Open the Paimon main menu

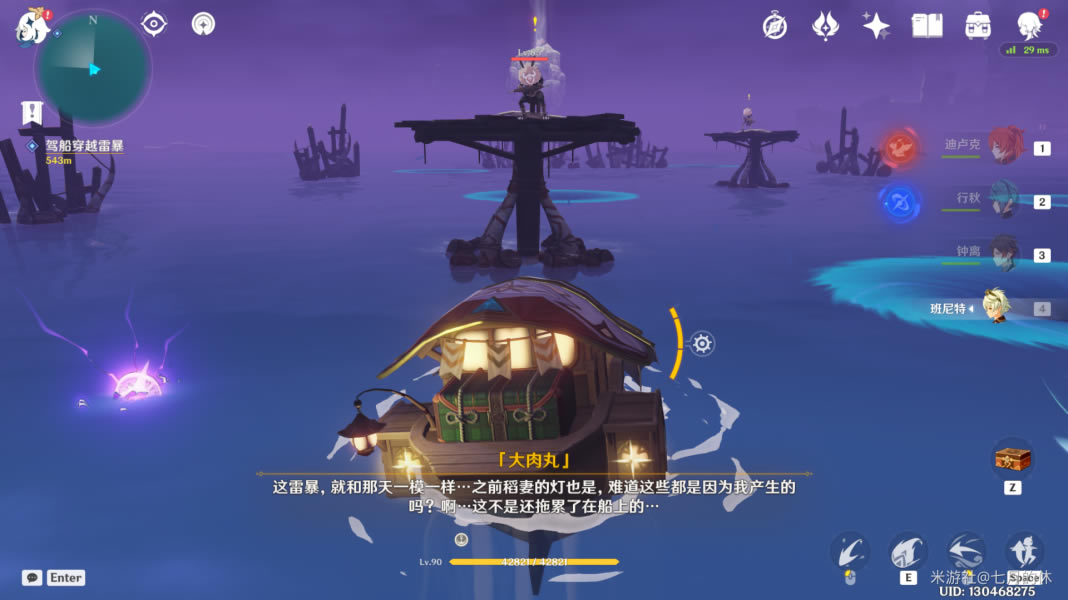click(x=31, y=27)
